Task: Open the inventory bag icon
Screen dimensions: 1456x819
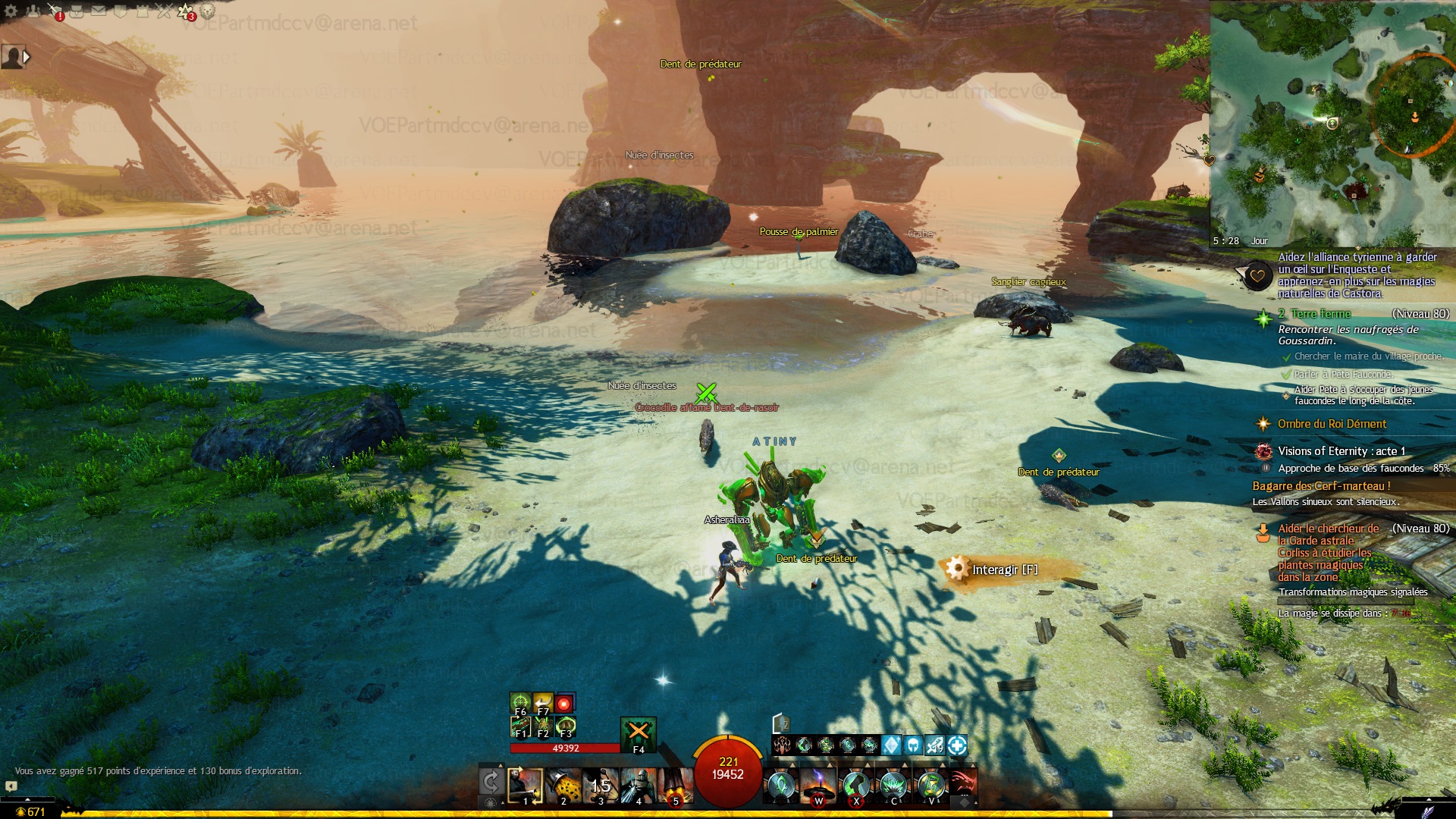Action: point(77,11)
